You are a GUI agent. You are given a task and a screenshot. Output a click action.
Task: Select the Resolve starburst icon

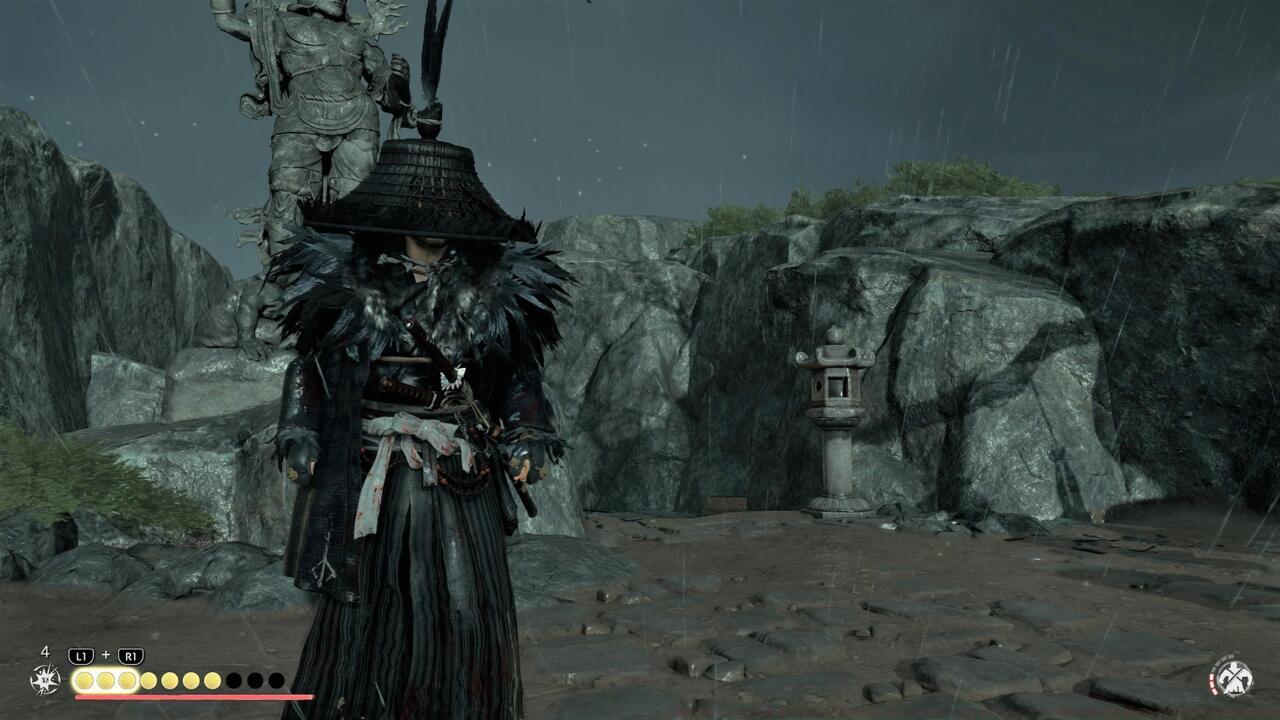click(46, 678)
